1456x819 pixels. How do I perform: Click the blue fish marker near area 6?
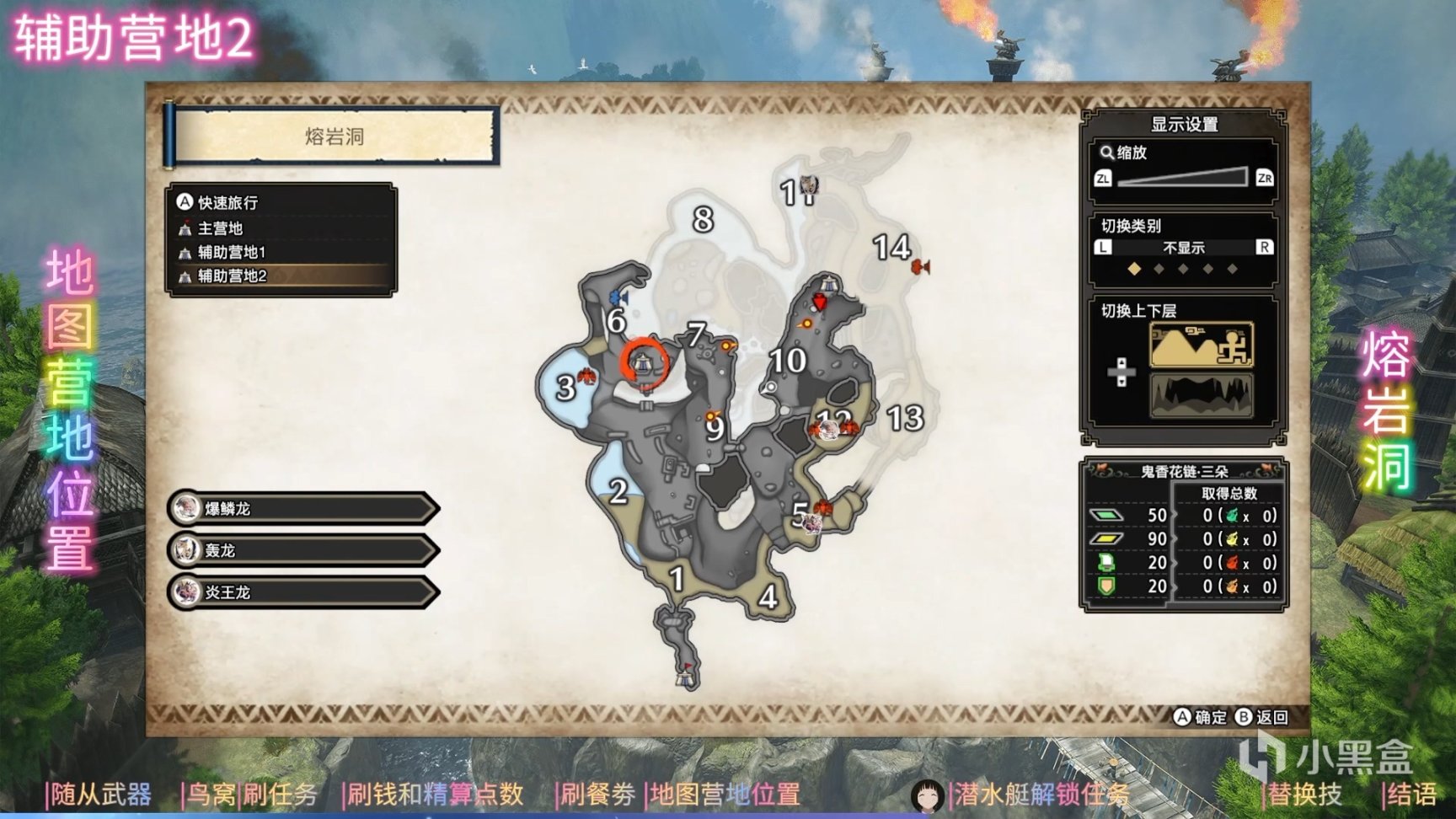tap(619, 297)
